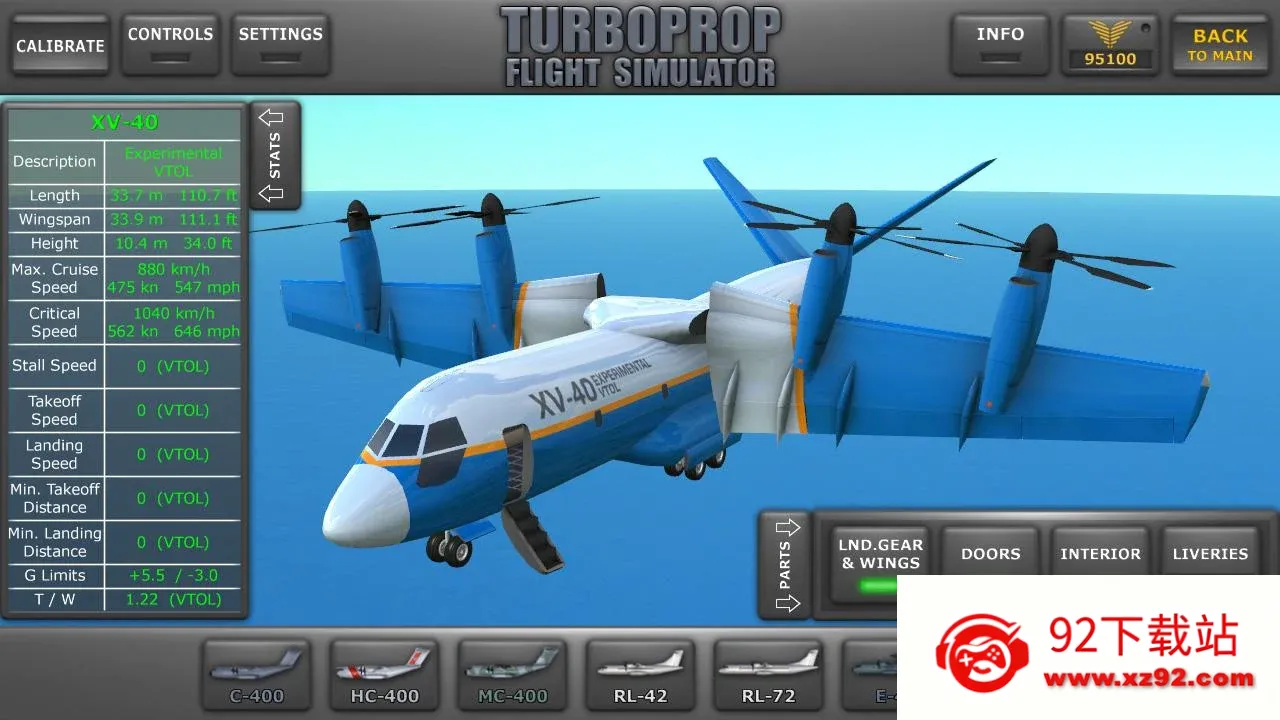
Task: Choose the RL-42 airliner
Action: (640, 672)
